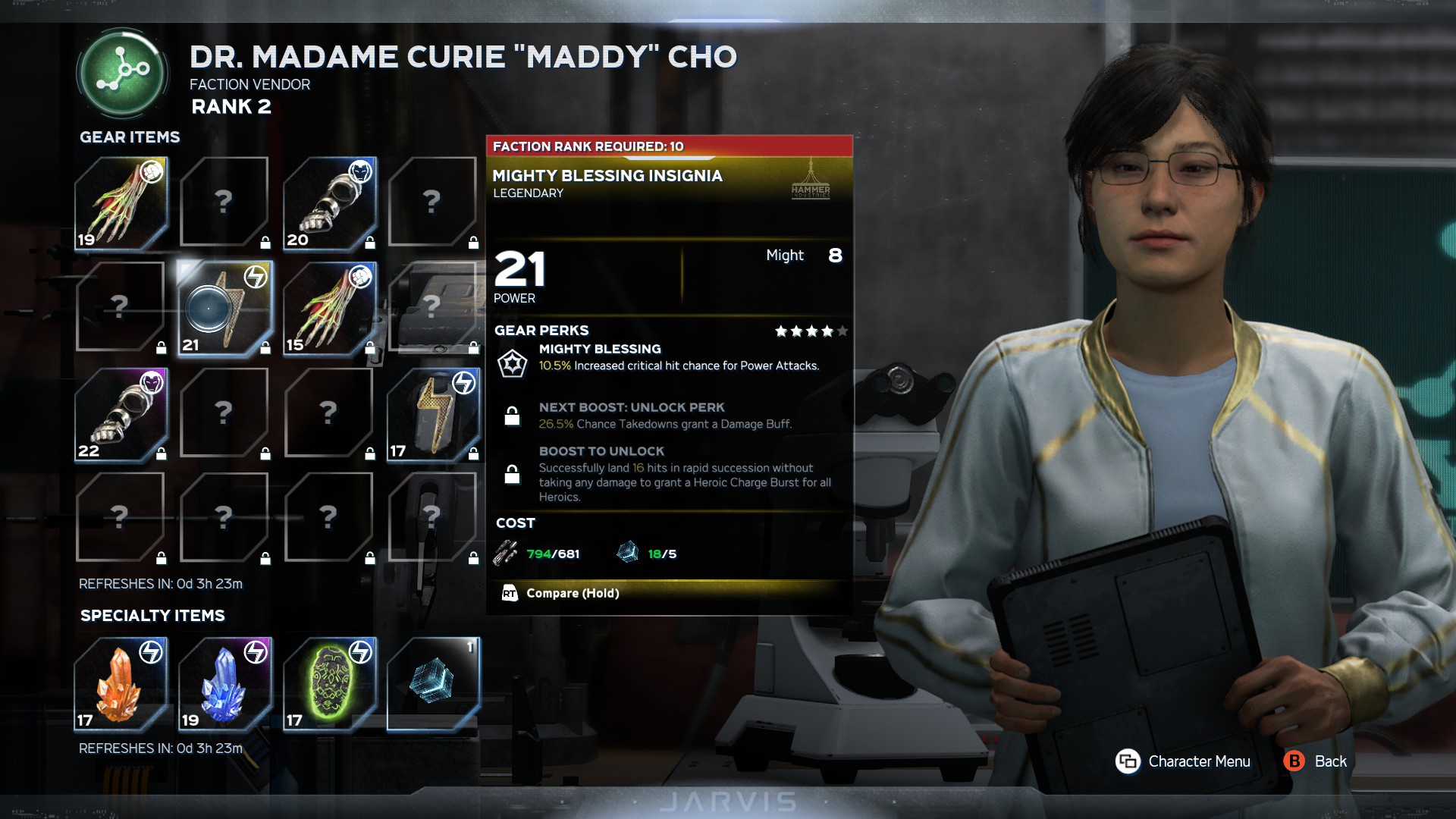The height and width of the screenshot is (819, 1456).
Task: Select the power 22 armored gauntlet item
Action: click(x=121, y=414)
